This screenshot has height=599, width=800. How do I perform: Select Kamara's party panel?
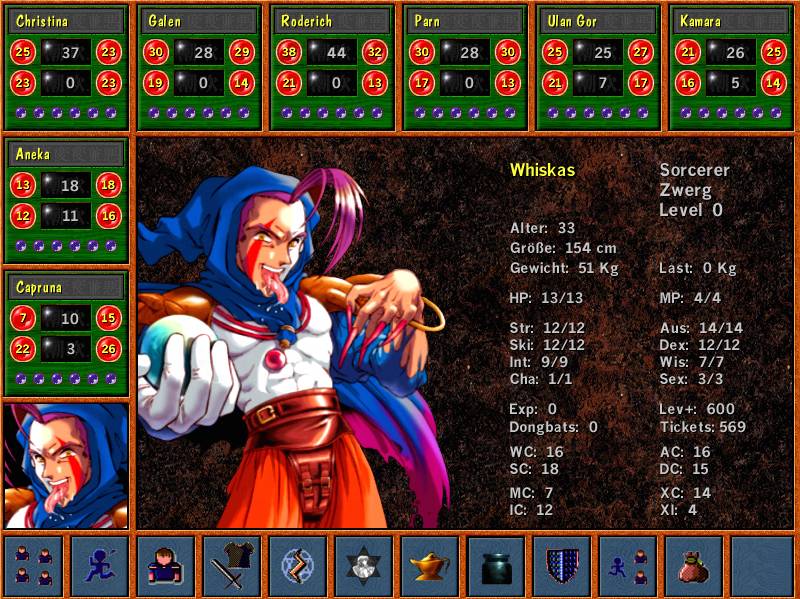click(730, 67)
